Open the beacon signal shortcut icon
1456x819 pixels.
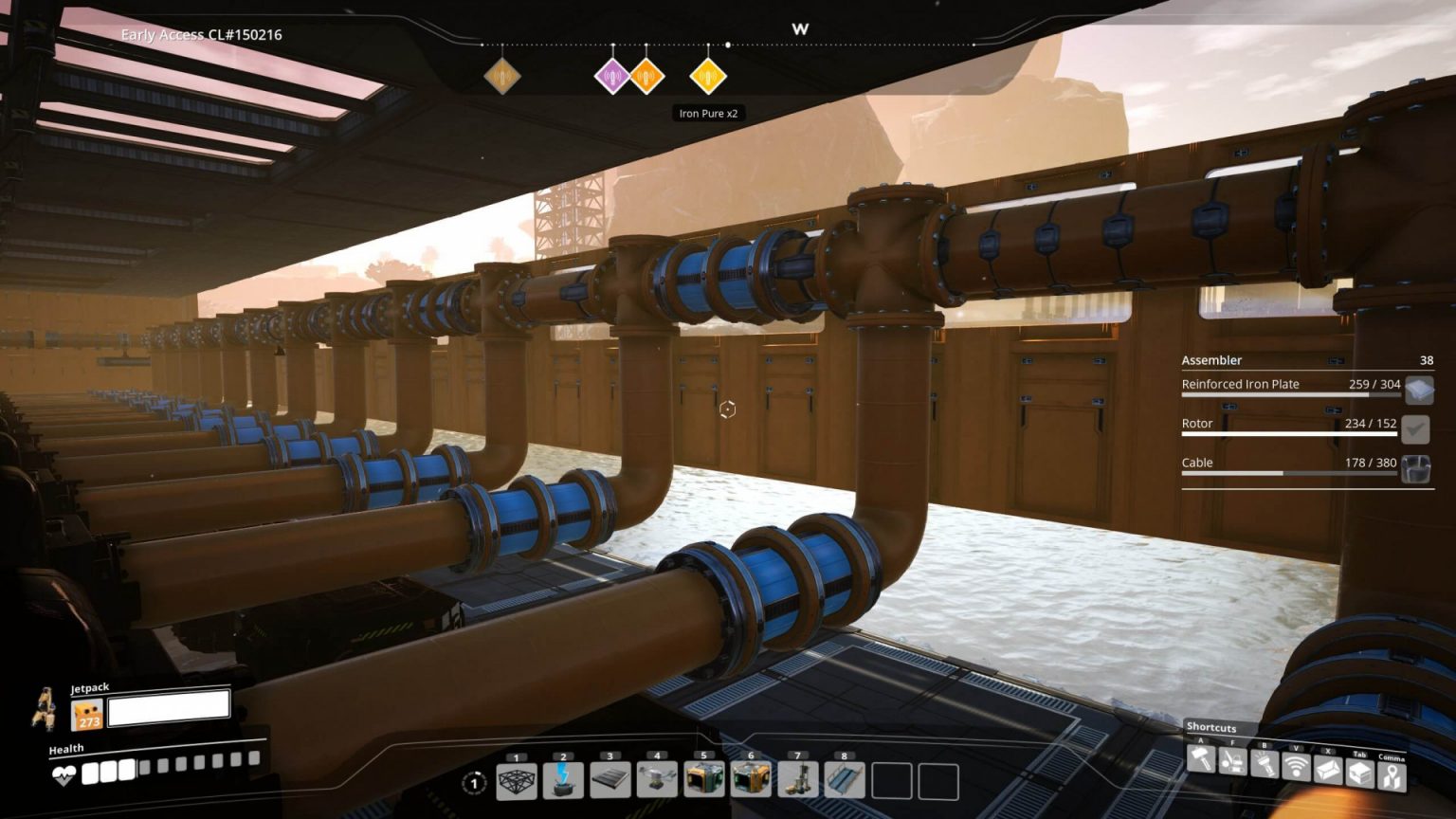pyautogui.click(x=1296, y=766)
